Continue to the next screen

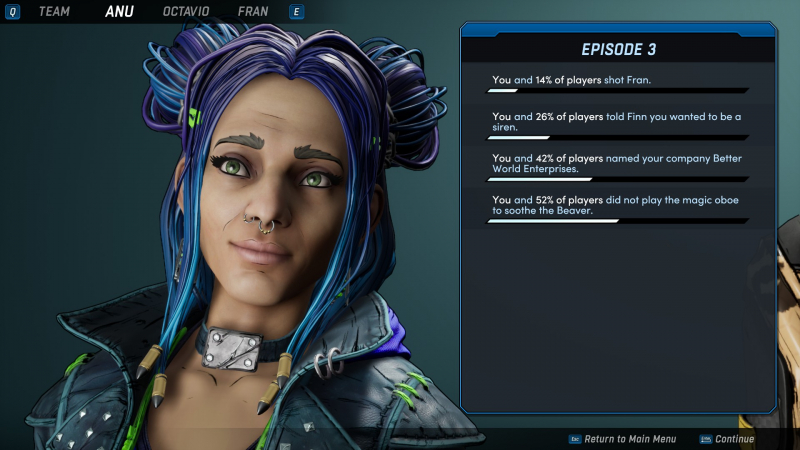pyautogui.click(x=734, y=439)
